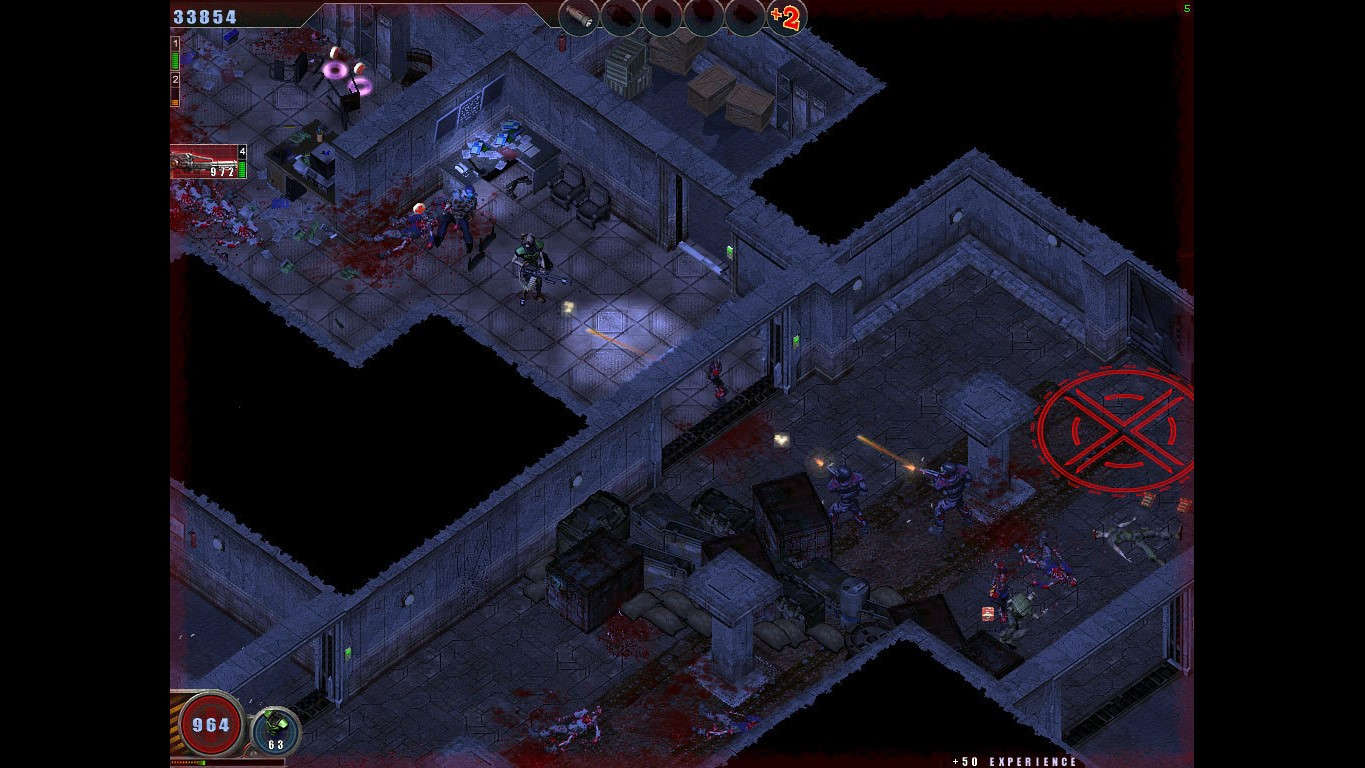The height and width of the screenshot is (768, 1365).
Task: Click the red +2 pickup counter
Action: 786,17
